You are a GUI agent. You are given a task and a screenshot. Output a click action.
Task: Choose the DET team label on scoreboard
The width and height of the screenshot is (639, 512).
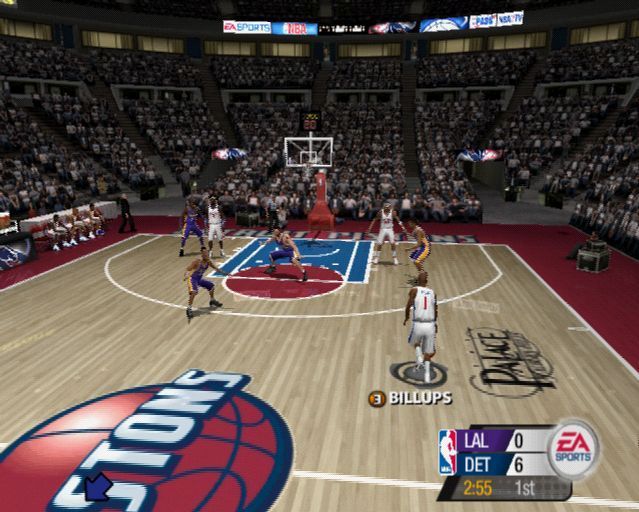[478, 465]
